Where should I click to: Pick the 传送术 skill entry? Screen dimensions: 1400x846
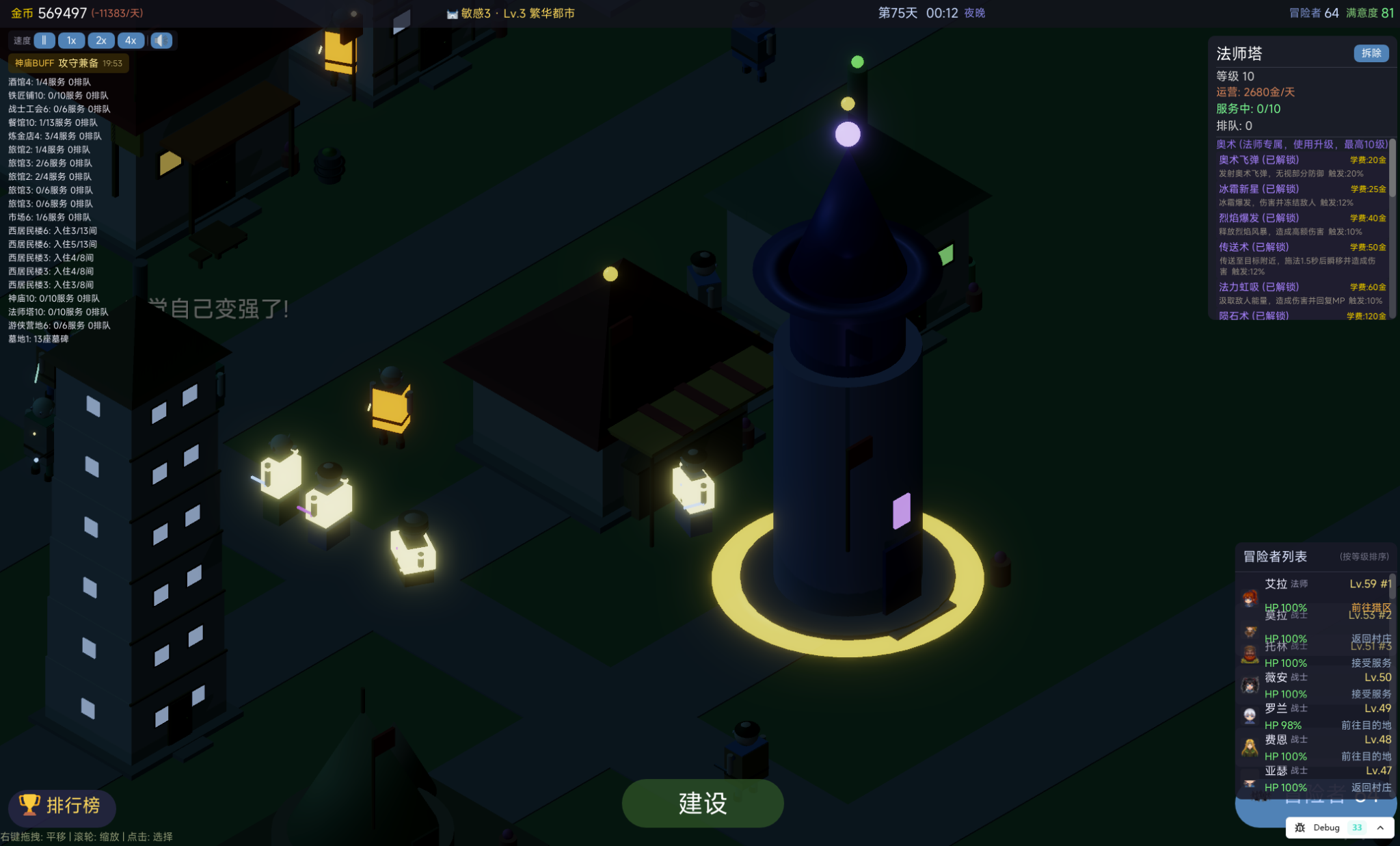1254,248
